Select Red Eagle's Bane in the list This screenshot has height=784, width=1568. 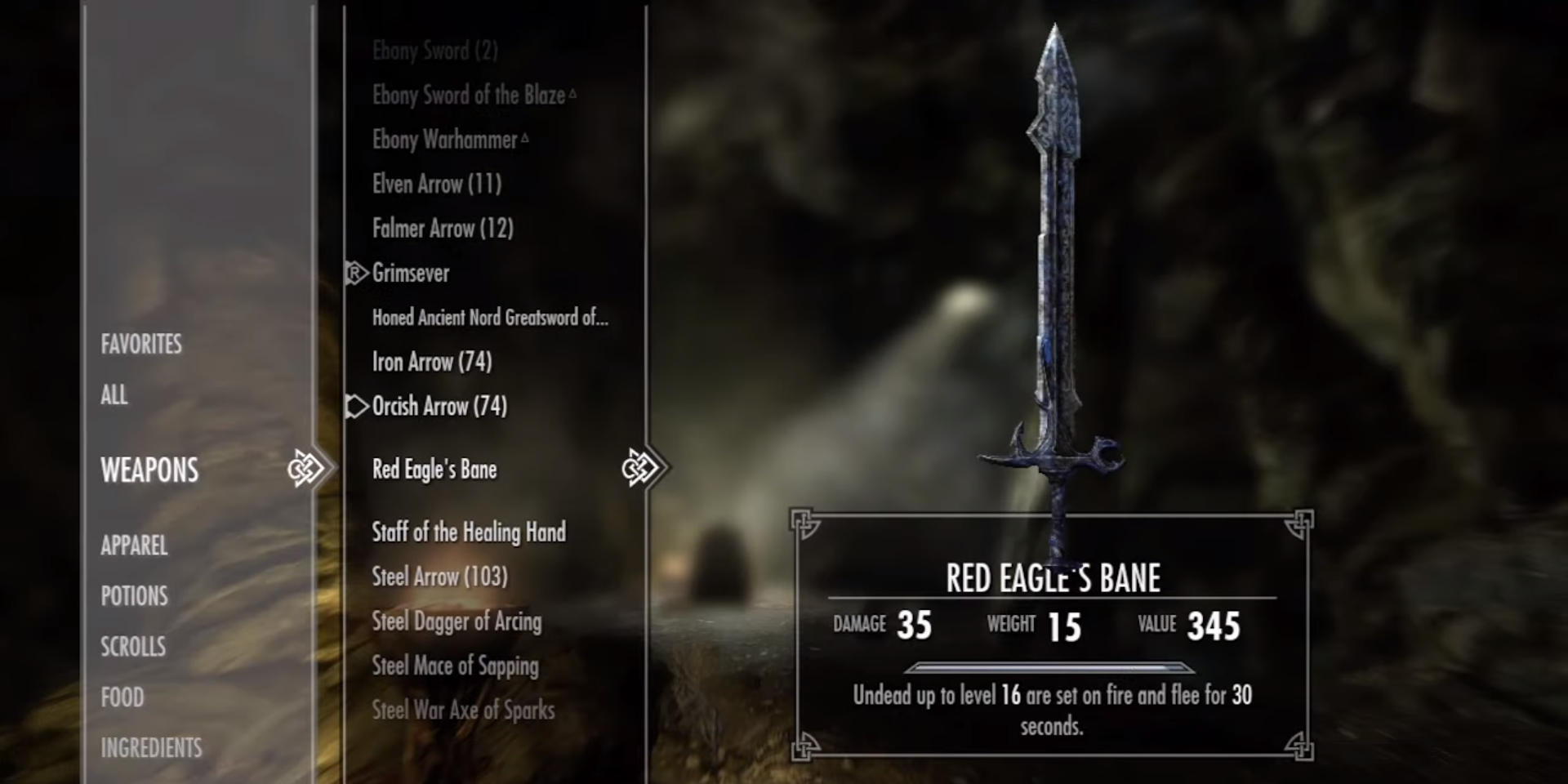pos(434,470)
